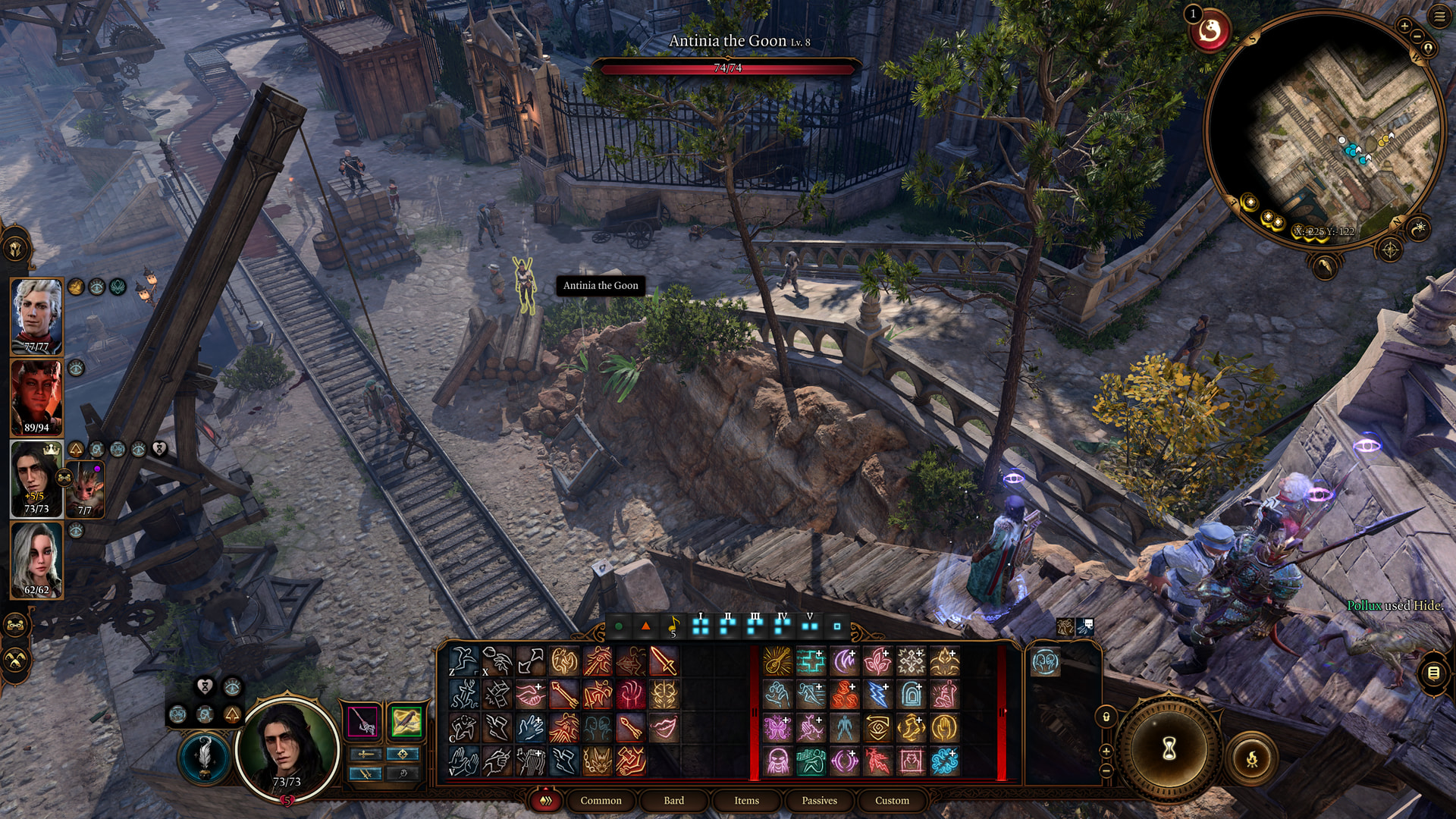Zoom out the minimap with minus button

[x=1416, y=36]
